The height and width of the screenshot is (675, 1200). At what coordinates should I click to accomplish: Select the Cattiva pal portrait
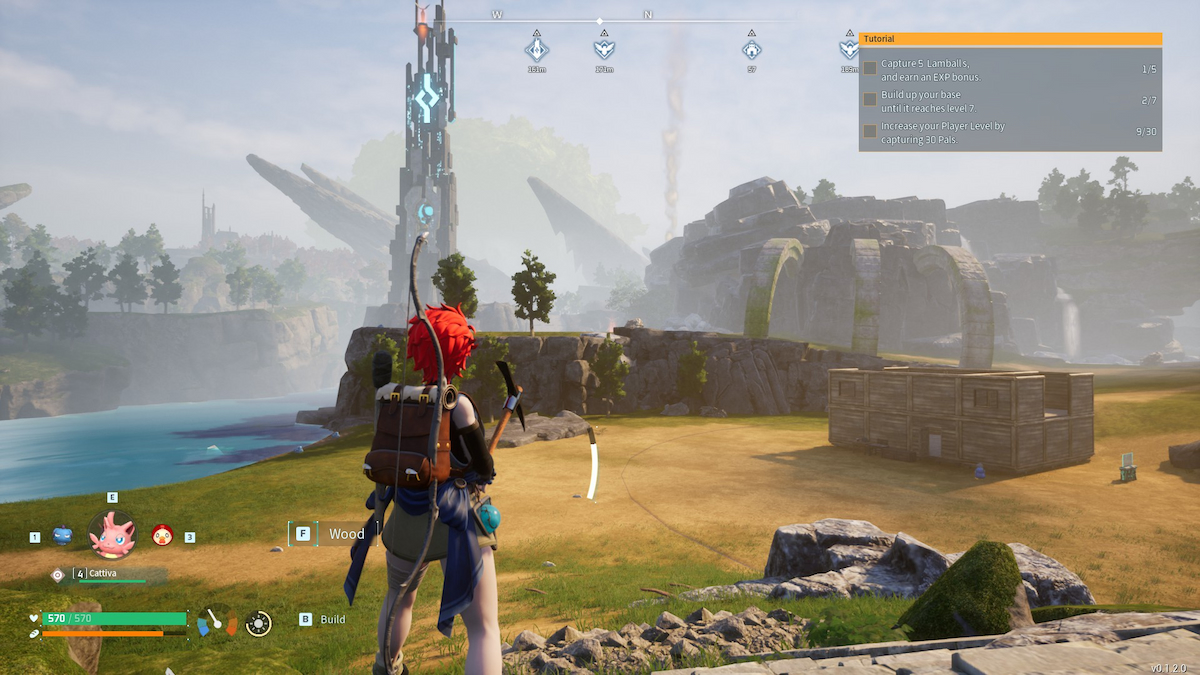tap(112, 534)
